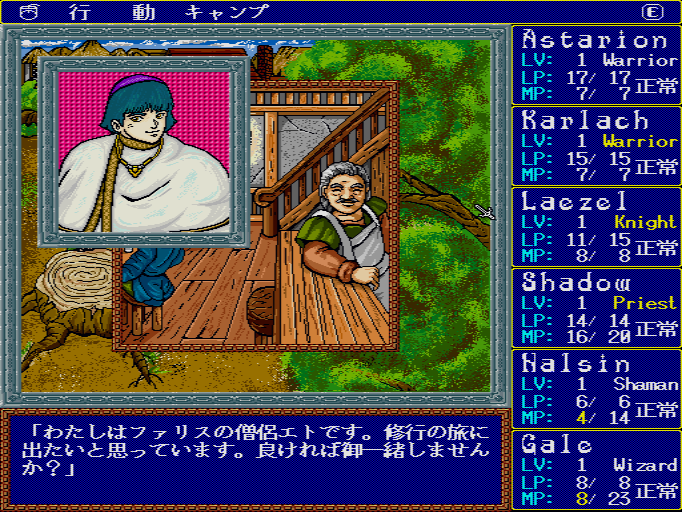682x512 pixels.
Task: Select Halsin the Shaman's status panel
Action: click(x=597, y=388)
